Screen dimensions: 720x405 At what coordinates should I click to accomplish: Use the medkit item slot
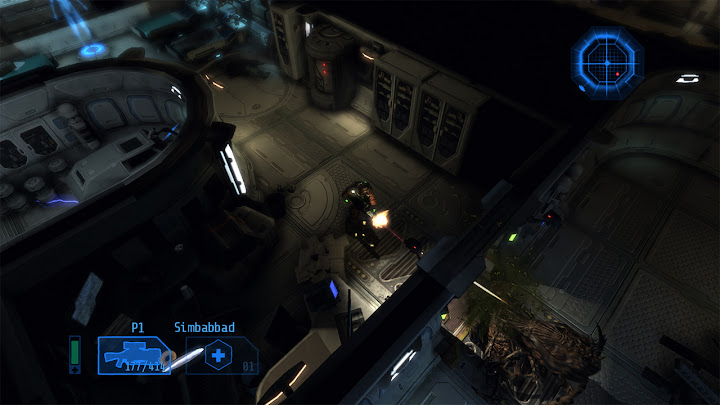coord(219,355)
